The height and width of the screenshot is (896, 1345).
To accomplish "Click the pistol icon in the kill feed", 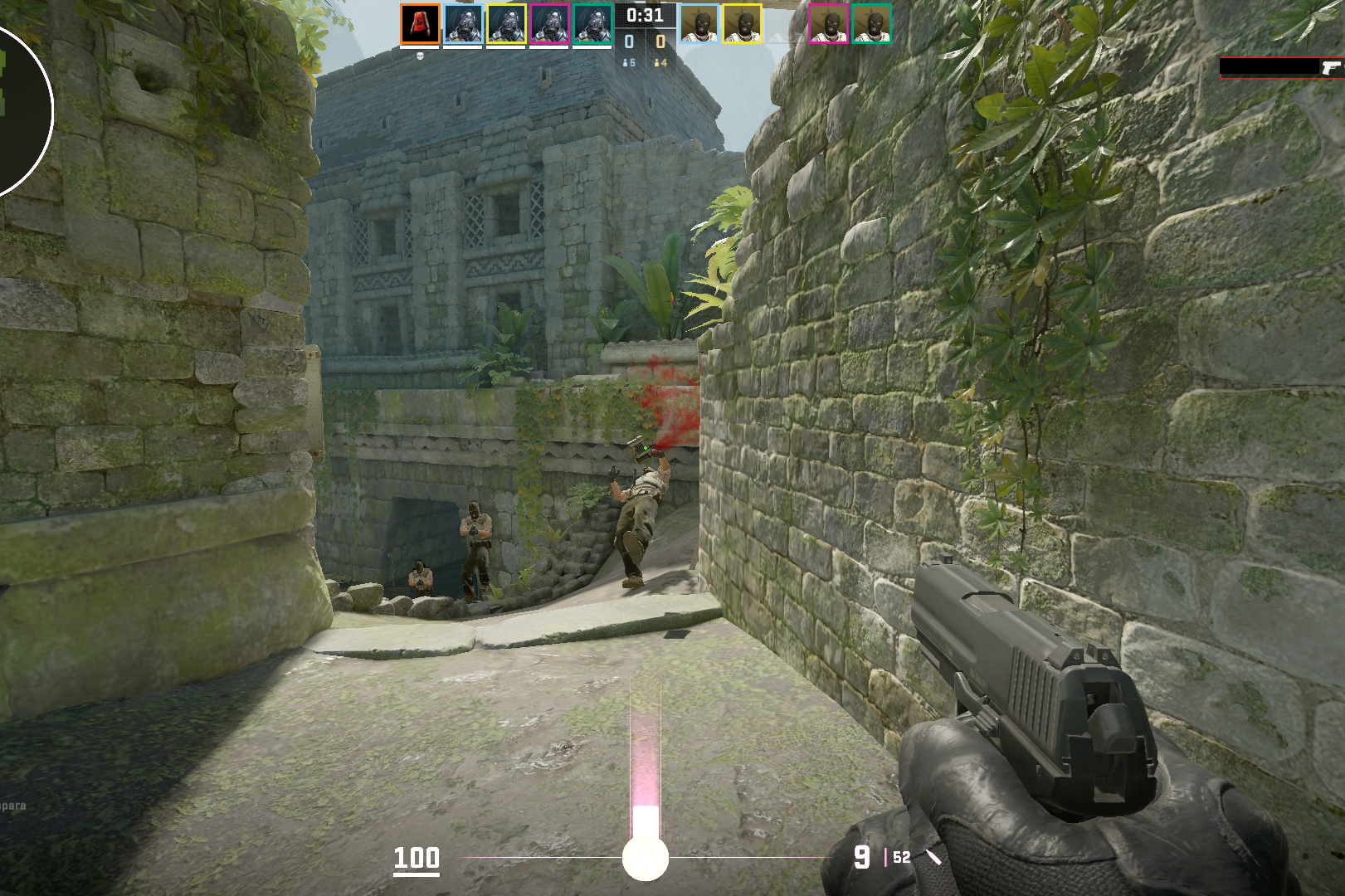I will click(x=1331, y=67).
